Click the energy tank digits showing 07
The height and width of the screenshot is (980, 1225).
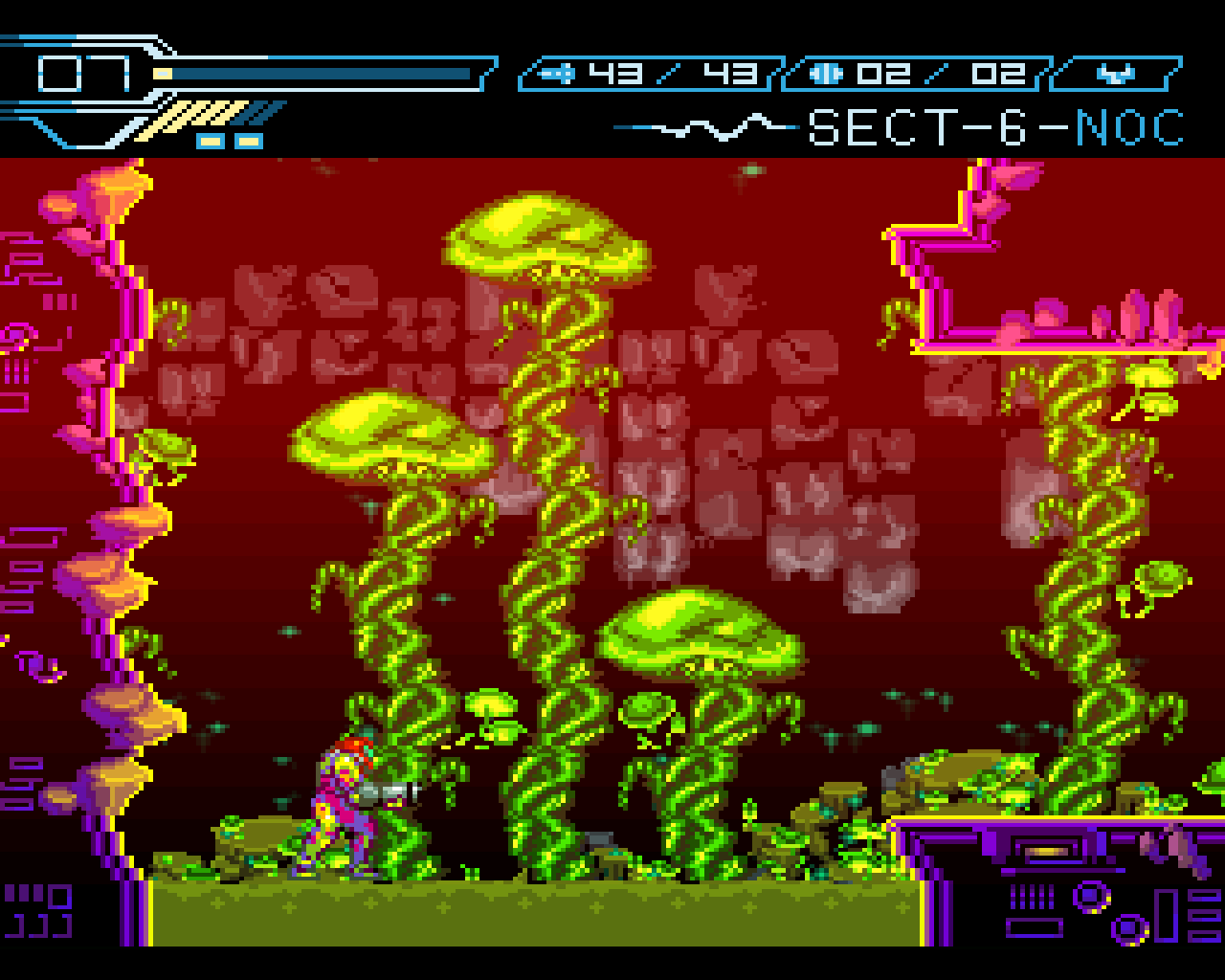[x=81, y=71]
